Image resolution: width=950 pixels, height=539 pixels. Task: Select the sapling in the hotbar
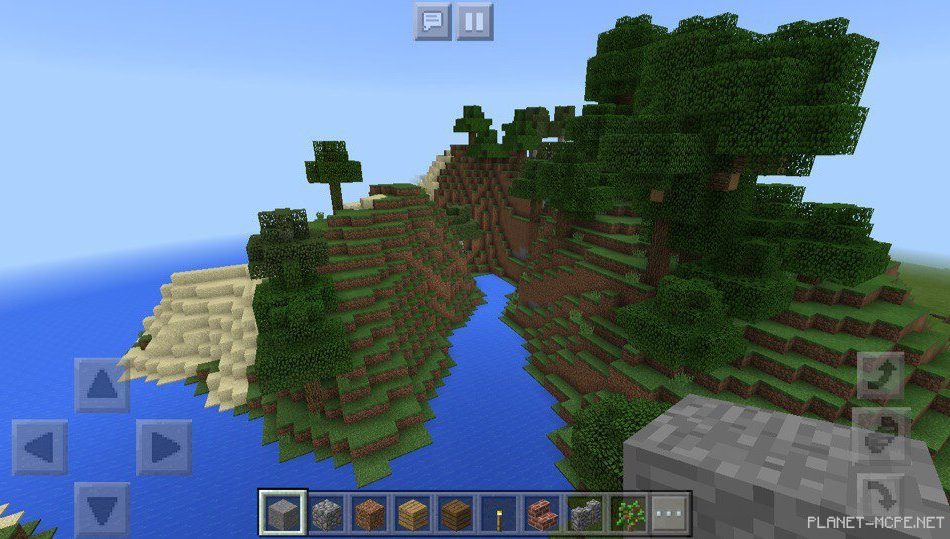click(629, 514)
